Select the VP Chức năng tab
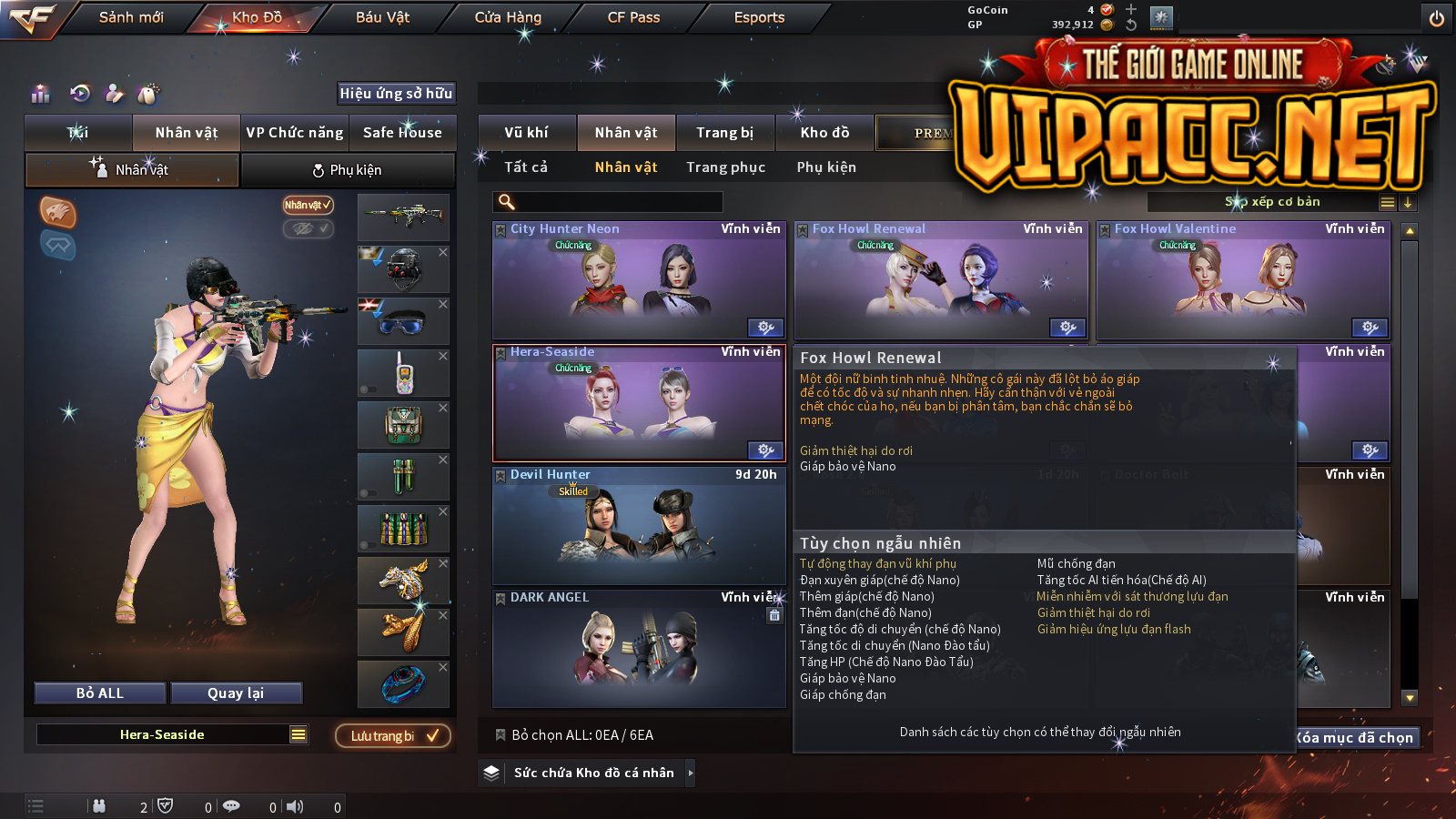This screenshot has height=819, width=1456. click(295, 133)
